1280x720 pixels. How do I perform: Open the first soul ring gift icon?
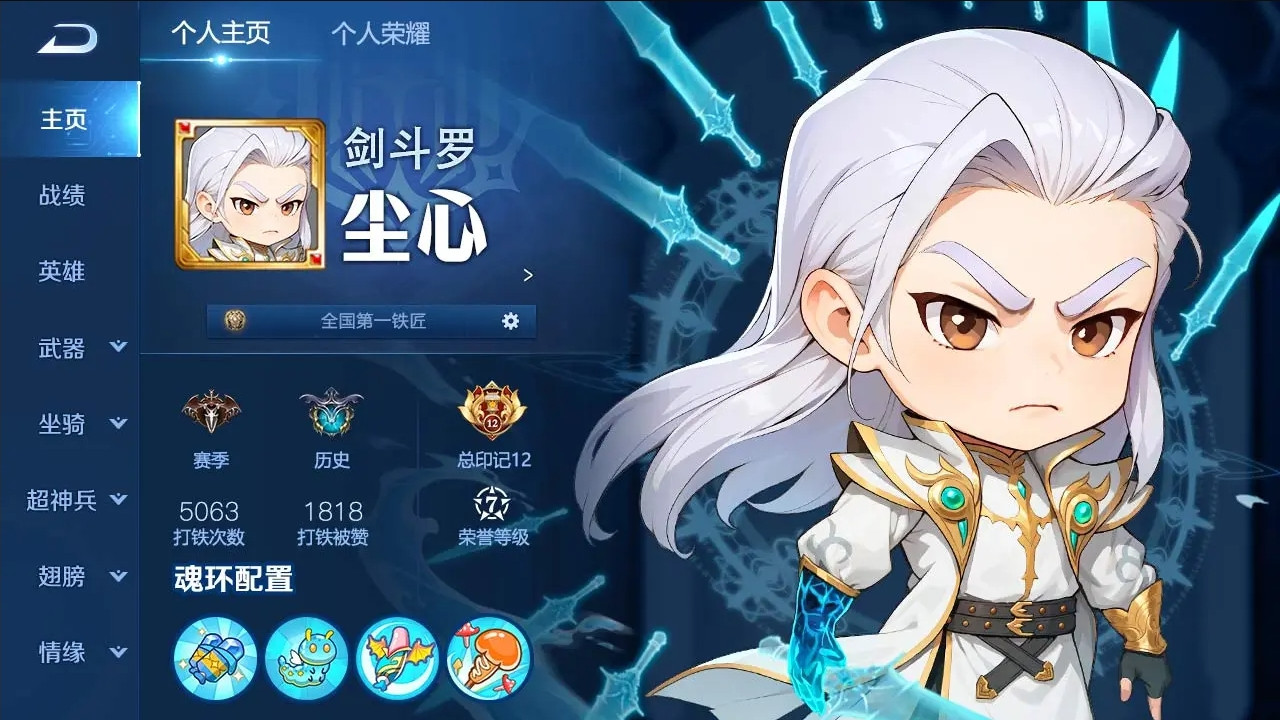214,658
